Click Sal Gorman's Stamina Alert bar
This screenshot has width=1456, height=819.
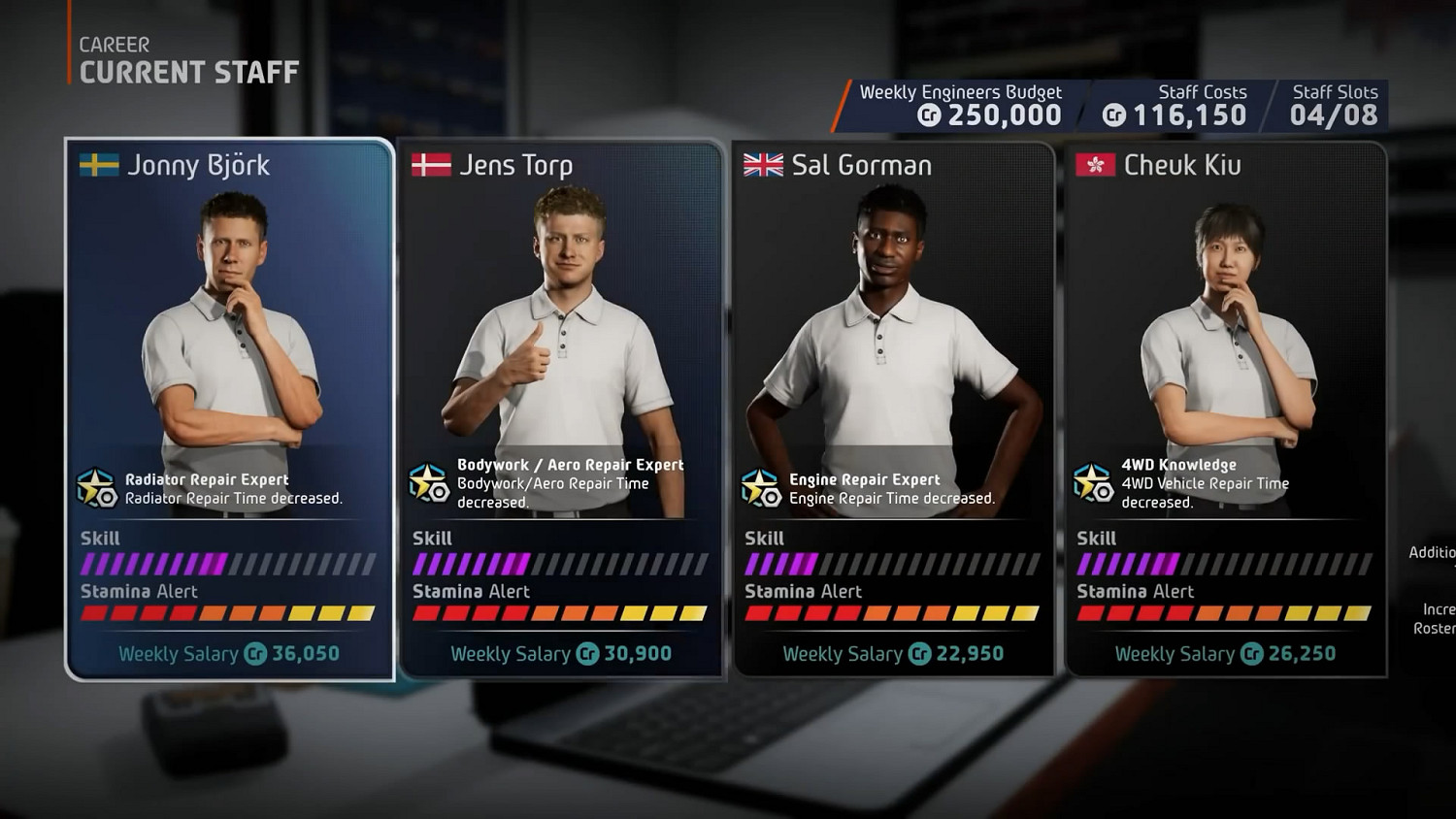click(893, 612)
